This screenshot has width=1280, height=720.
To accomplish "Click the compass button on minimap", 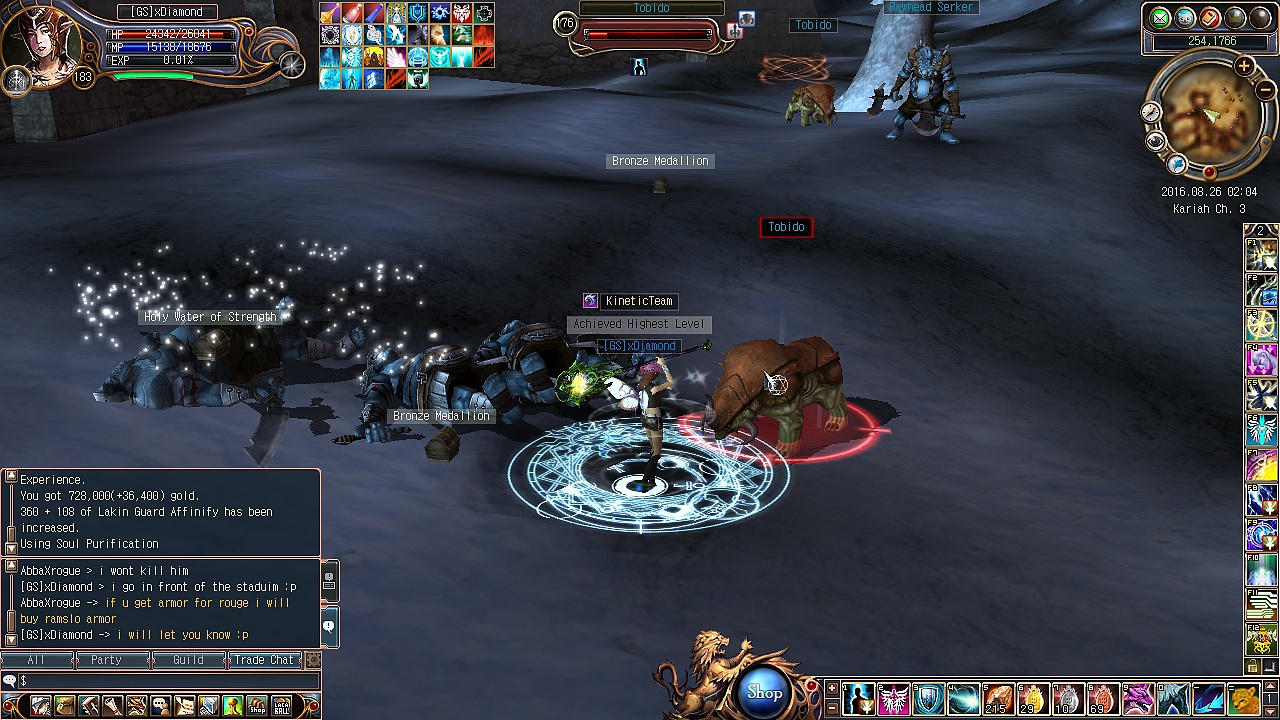I will pos(1151,113).
